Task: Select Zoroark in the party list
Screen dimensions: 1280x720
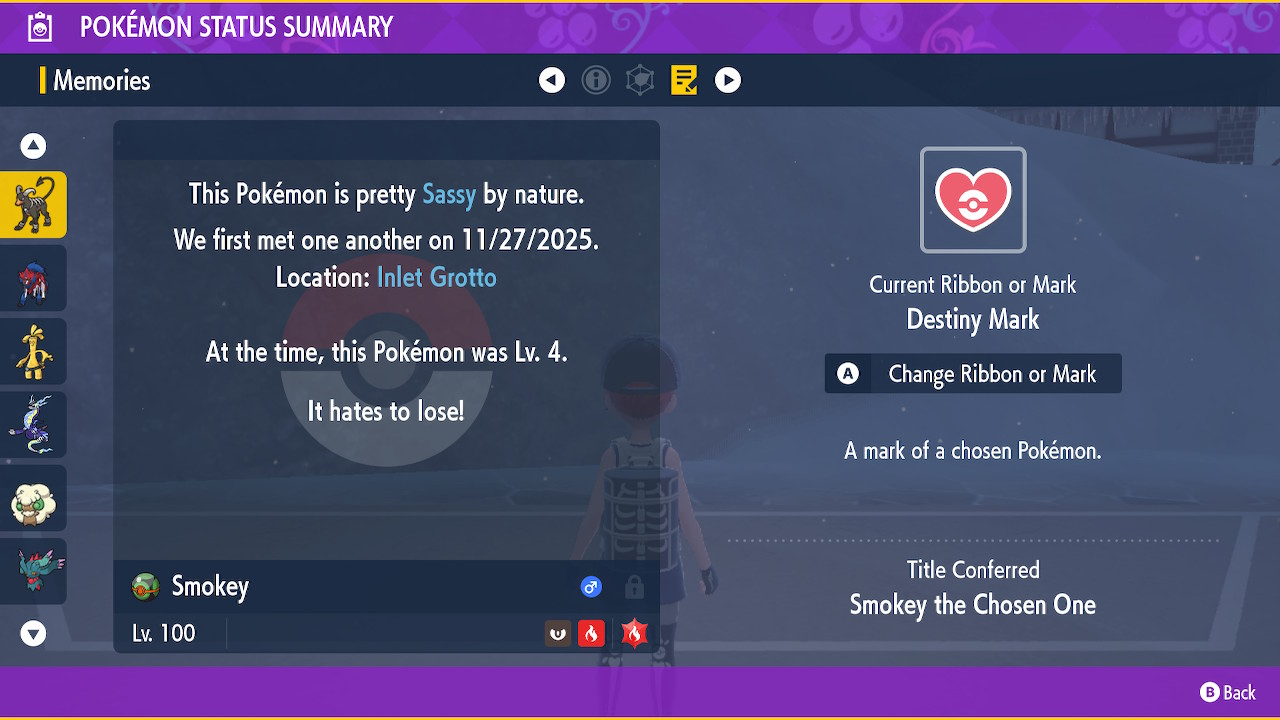Action: point(34,278)
